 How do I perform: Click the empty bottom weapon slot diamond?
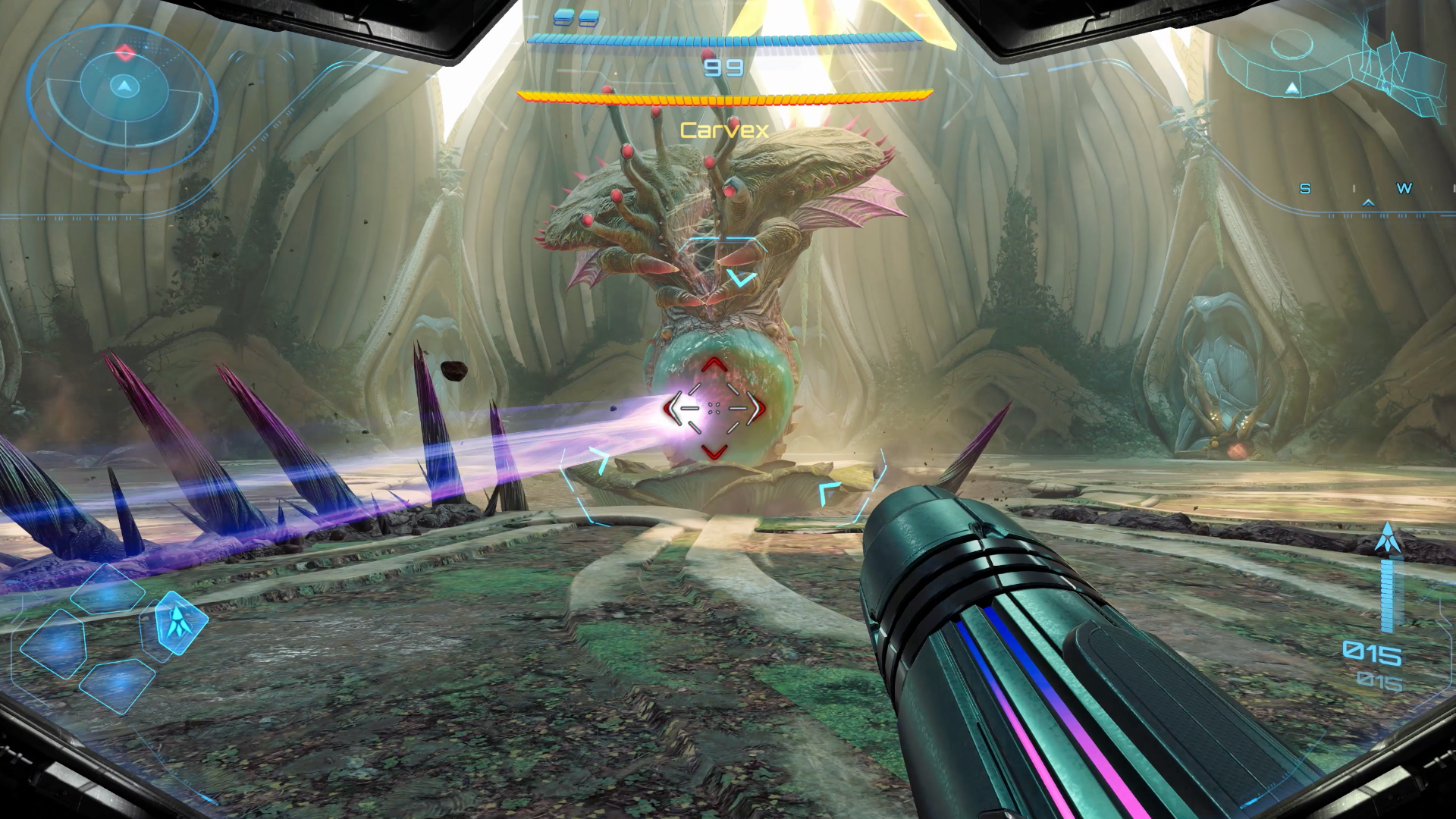pyautogui.click(x=118, y=688)
